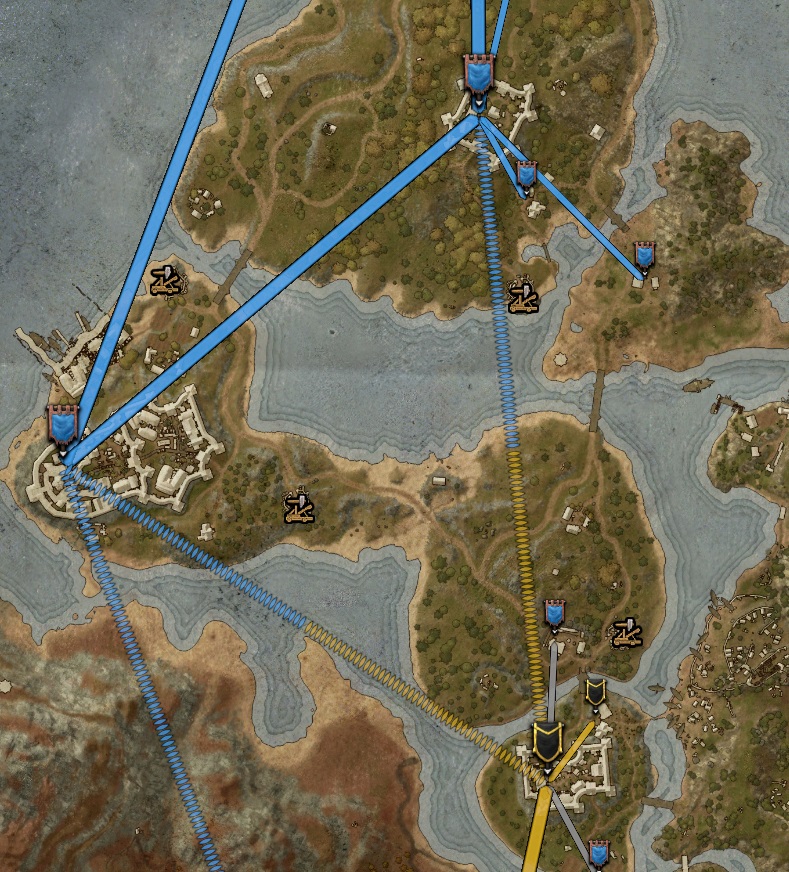Image resolution: width=789 pixels, height=872 pixels.
Task: Choose the catapult icon east of the western city
Action: pyautogui.click(x=298, y=506)
